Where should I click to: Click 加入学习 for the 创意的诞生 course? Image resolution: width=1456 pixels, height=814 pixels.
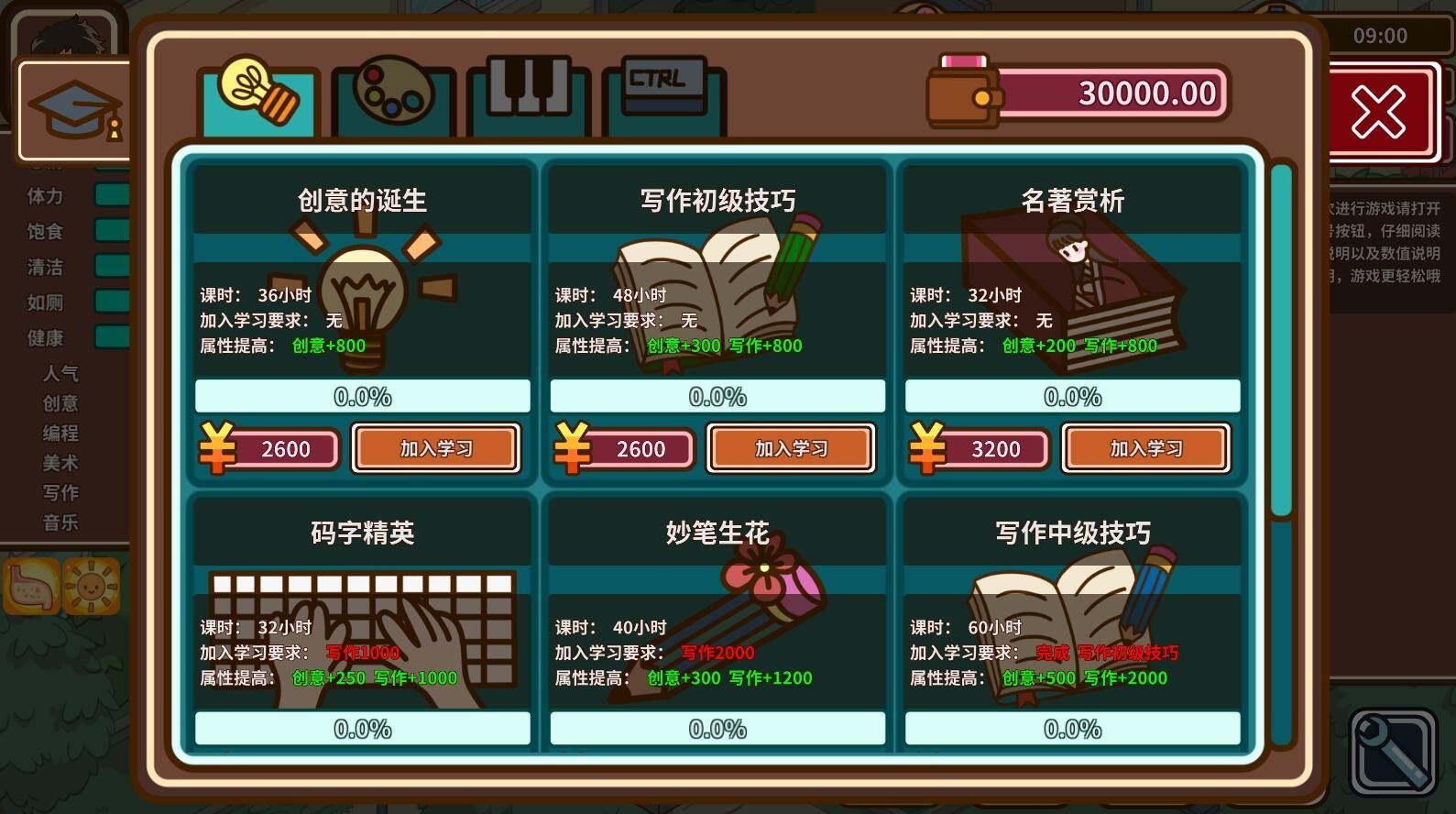(x=435, y=448)
